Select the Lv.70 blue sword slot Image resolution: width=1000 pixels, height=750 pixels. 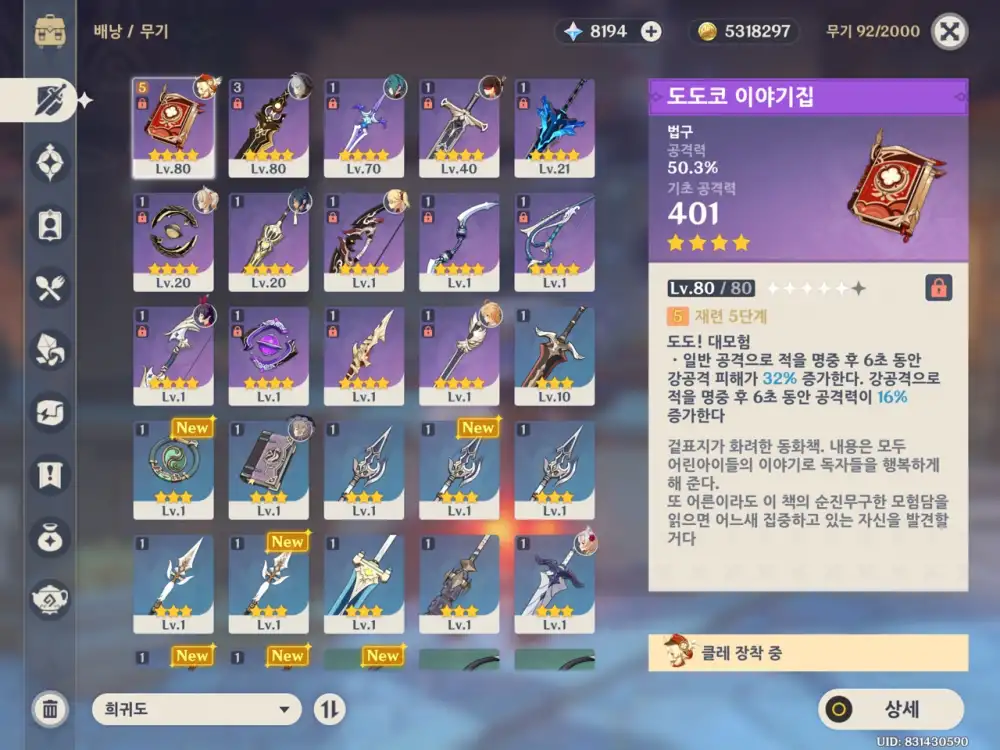point(363,127)
